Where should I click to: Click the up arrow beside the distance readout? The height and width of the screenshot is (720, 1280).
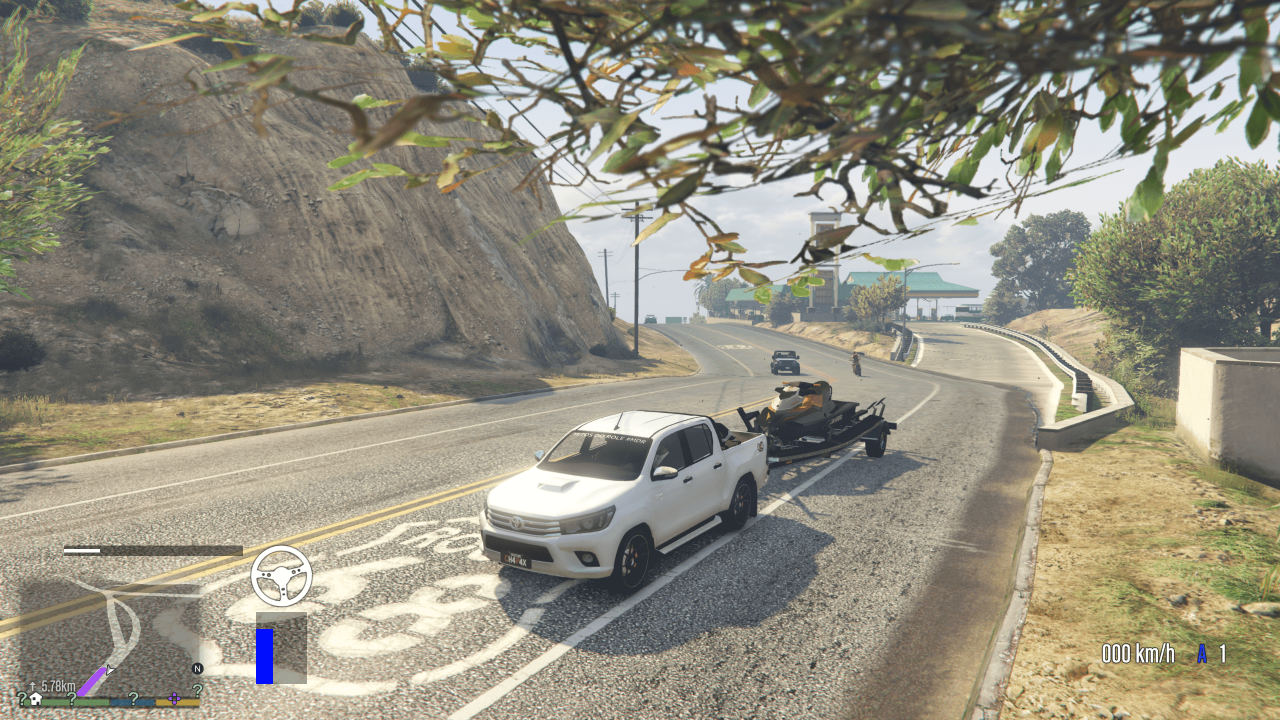click(32, 685)
